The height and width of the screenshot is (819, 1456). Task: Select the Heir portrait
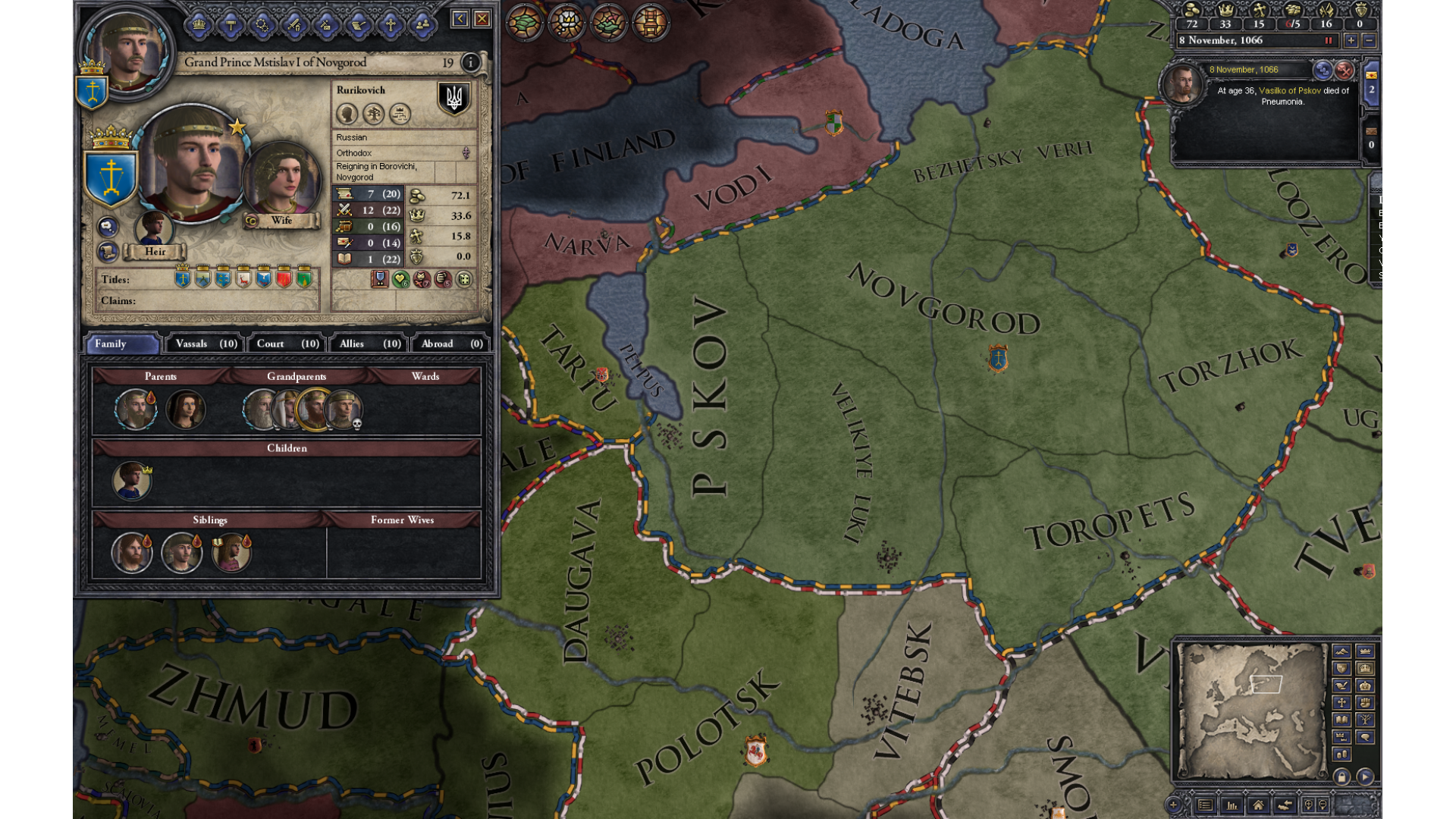click(x=154, y=228)
